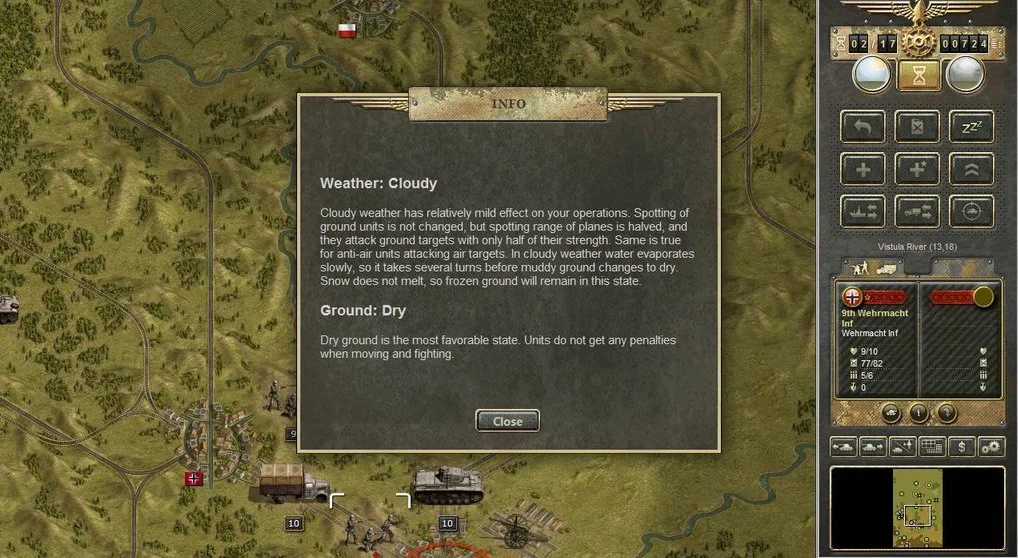The width and height of the screenshot is (1018, 558).
Task: Click the question mark help button
Action: [946, 412]
